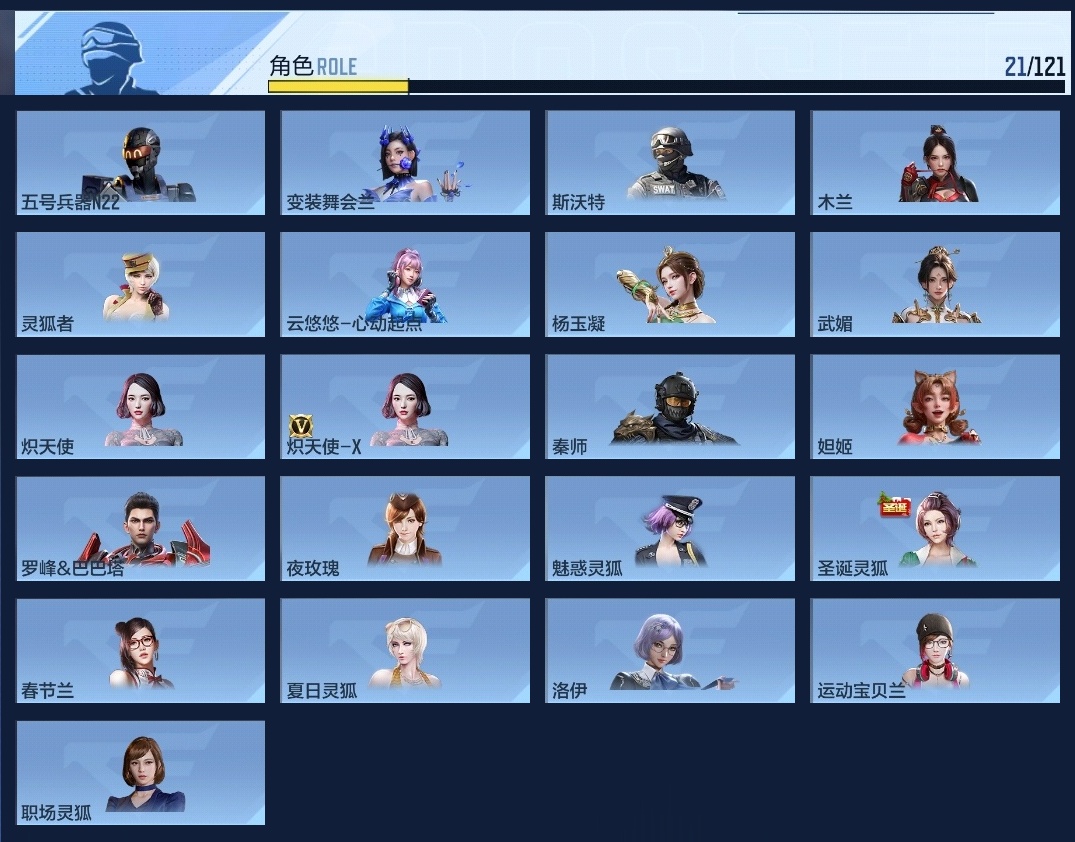Choose the 云悠悠-心动起点 character
Image resolution: width=1075 pixels, height=842 pixels.
[x=405, y=284]
